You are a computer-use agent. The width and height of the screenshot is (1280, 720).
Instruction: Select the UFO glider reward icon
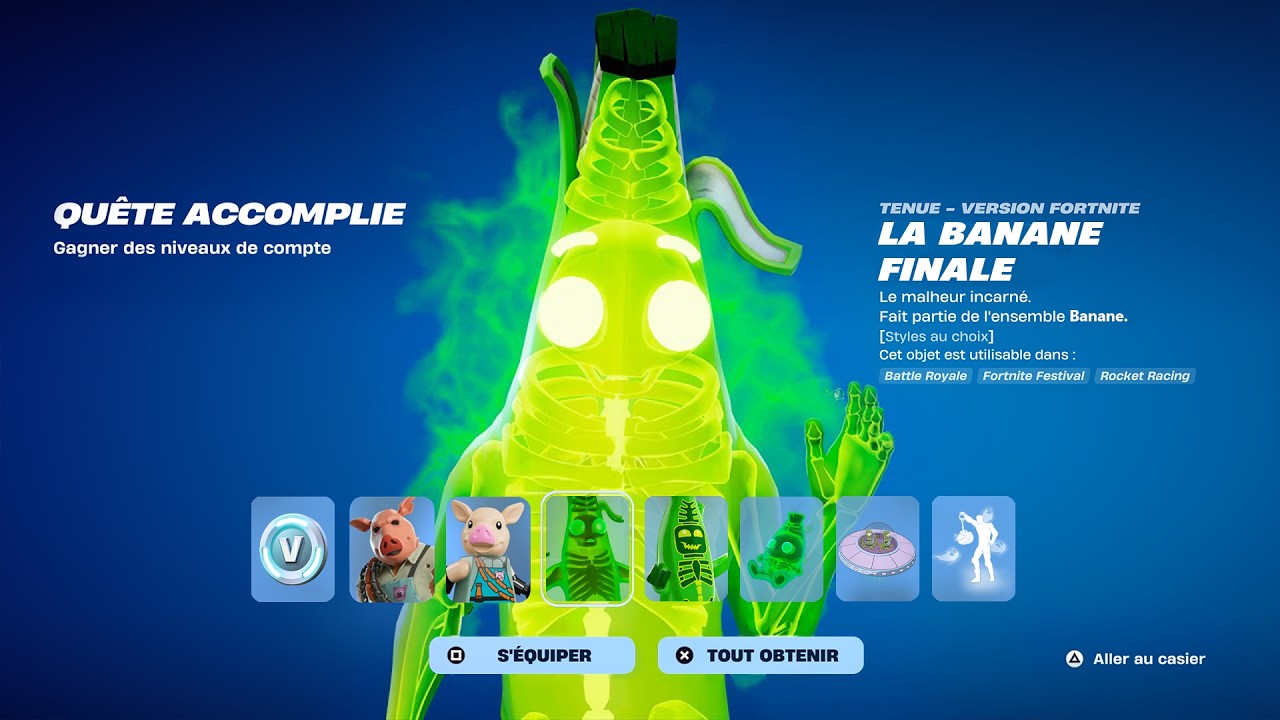[880, 548]
